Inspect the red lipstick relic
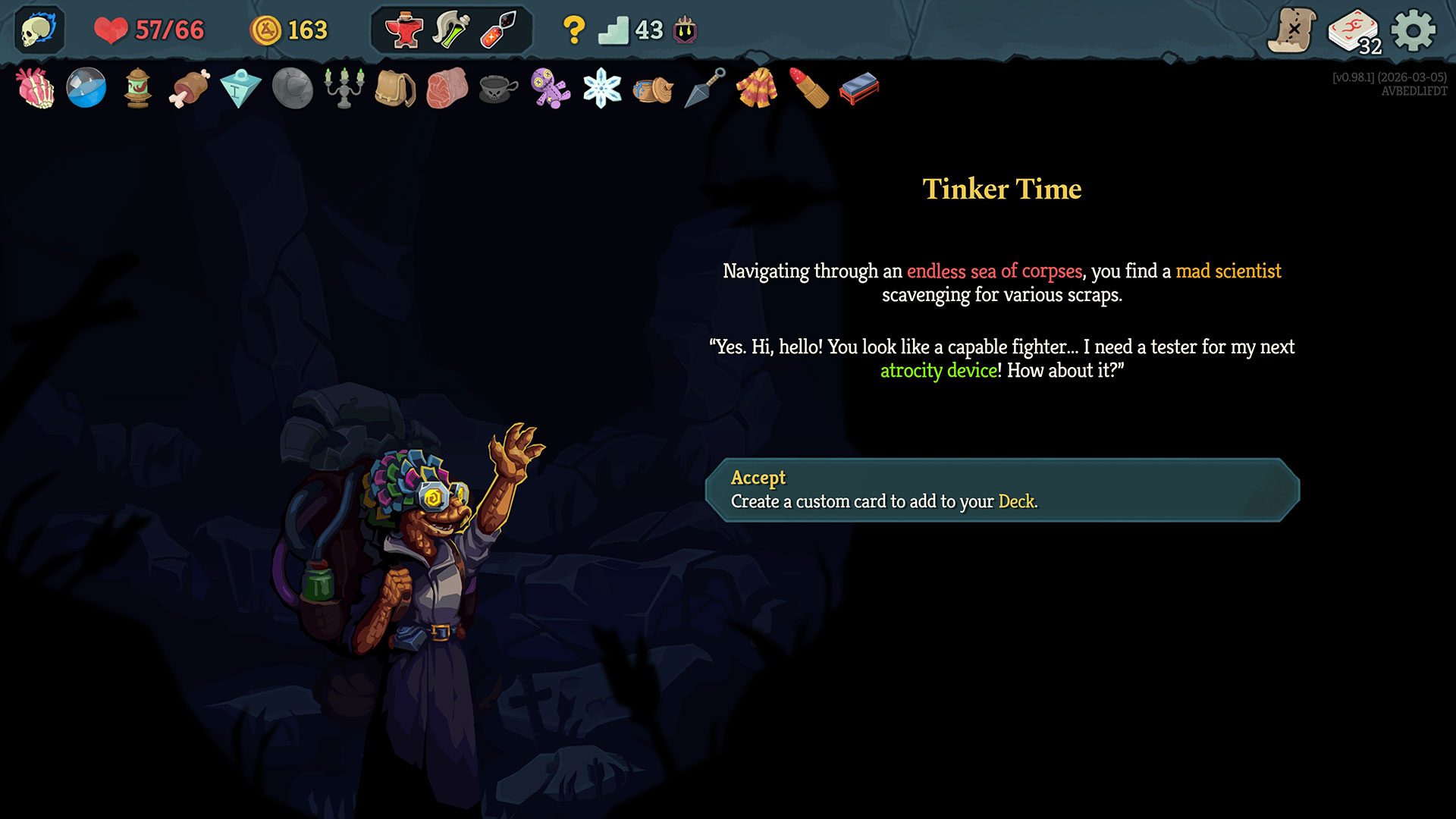The image size is (1456, 819). pos(808,89)
